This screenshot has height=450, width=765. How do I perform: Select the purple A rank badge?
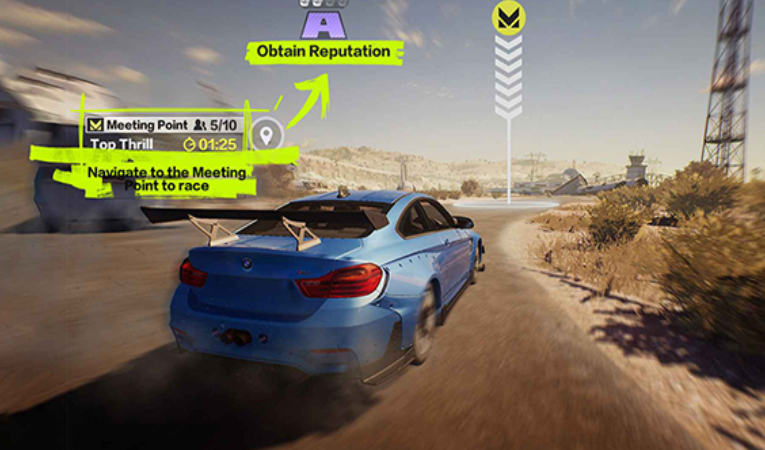click(322, 21)
